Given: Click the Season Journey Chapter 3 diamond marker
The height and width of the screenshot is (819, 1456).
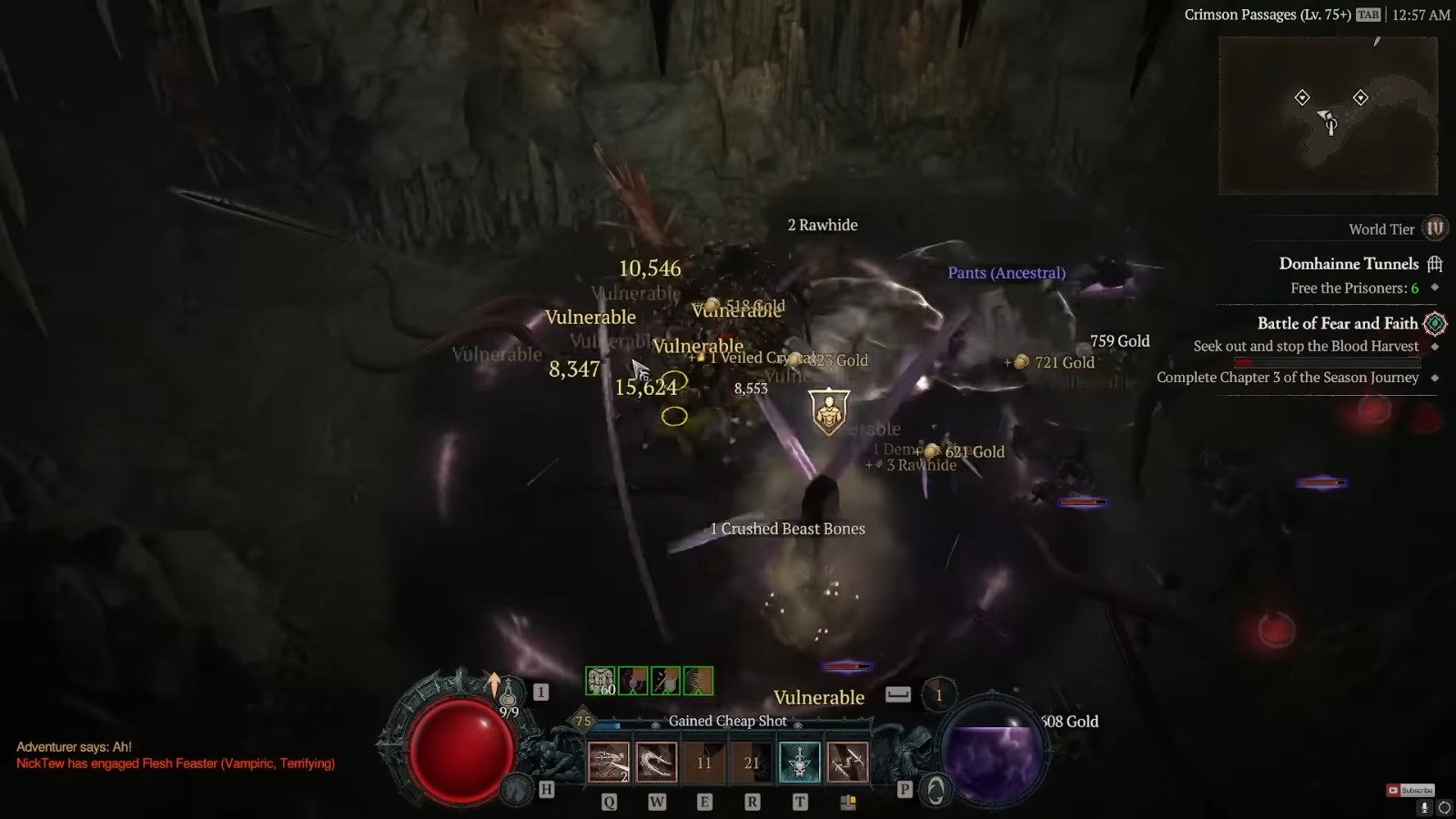Looking at the screenshot, I should (1435, 377).
